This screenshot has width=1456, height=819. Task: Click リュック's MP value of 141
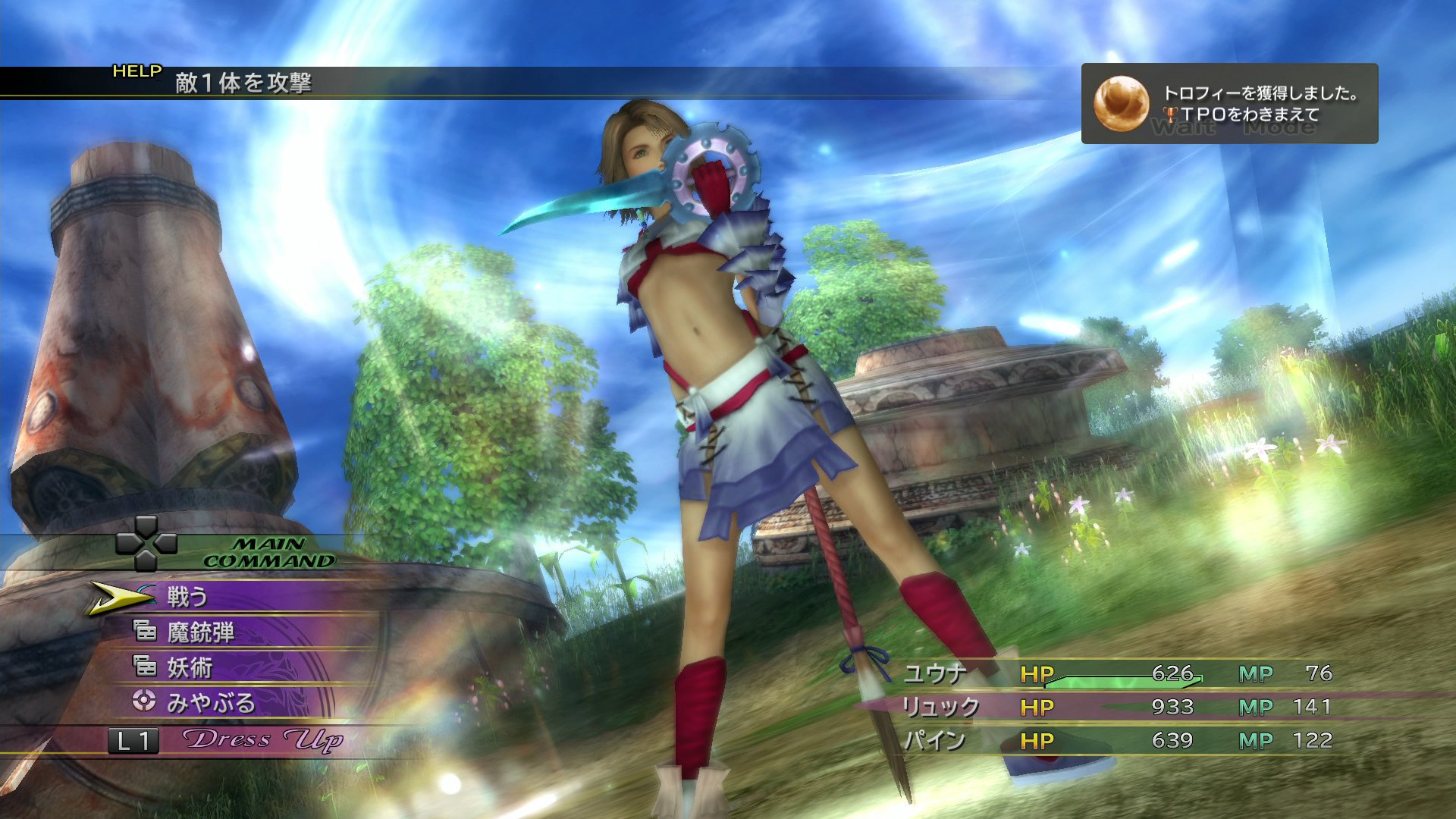[x=1316, y=705]
